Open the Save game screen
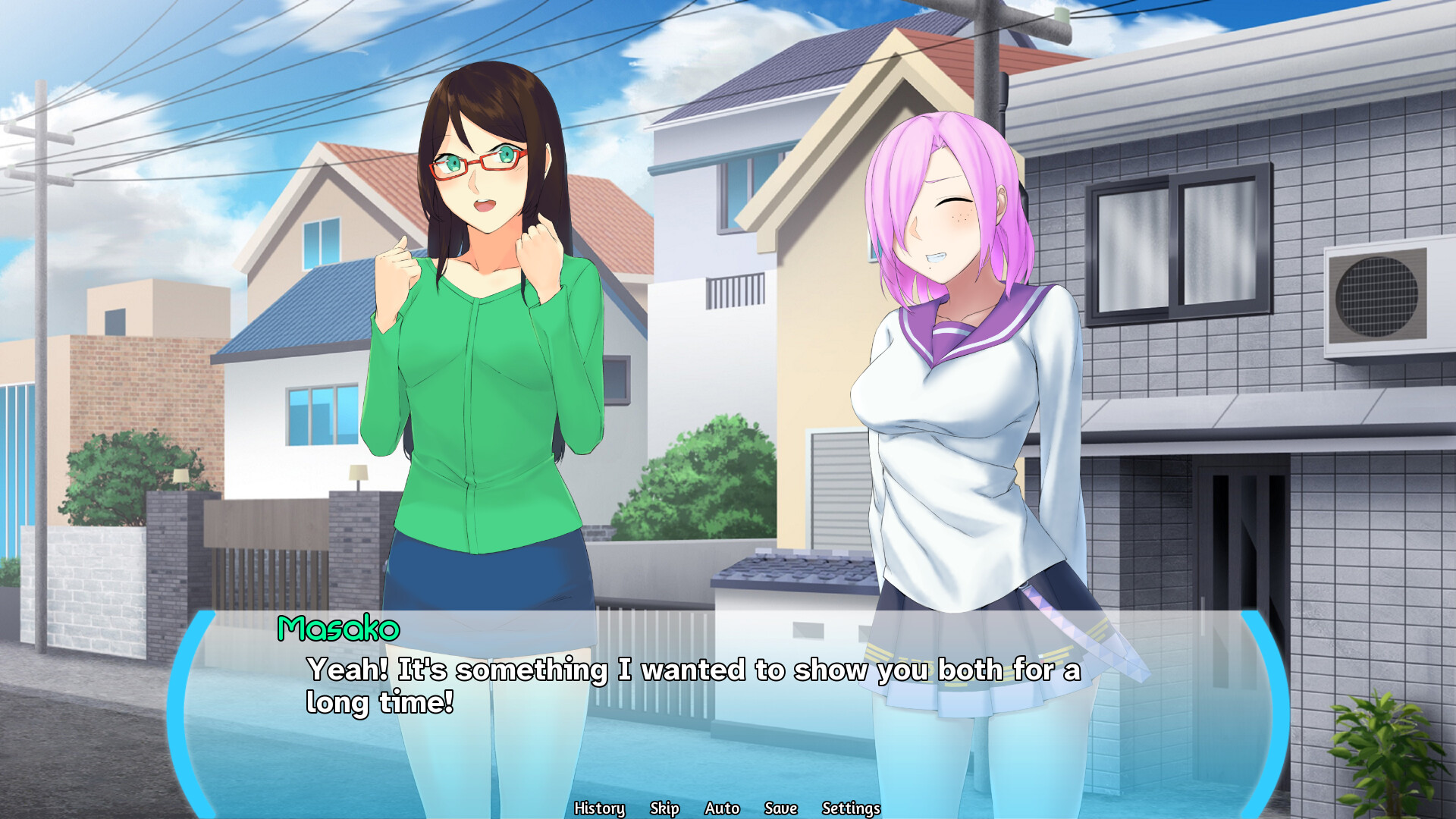Image resolution: width=1456 pixels, height=819 pixels. (780, 808)
